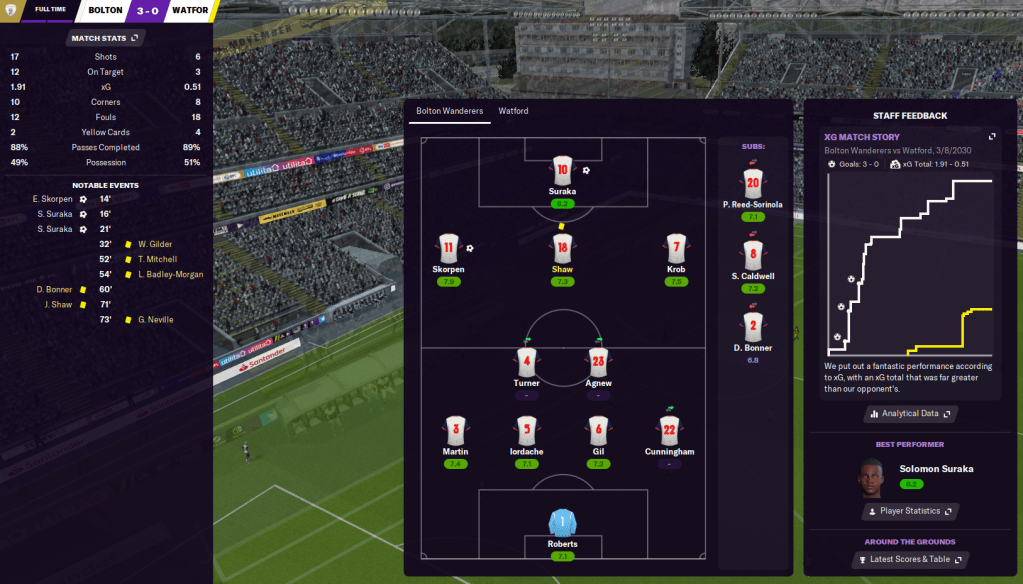Click Skorpen's number 11 shirt
1023x584 pixels.
click(448, 249)
